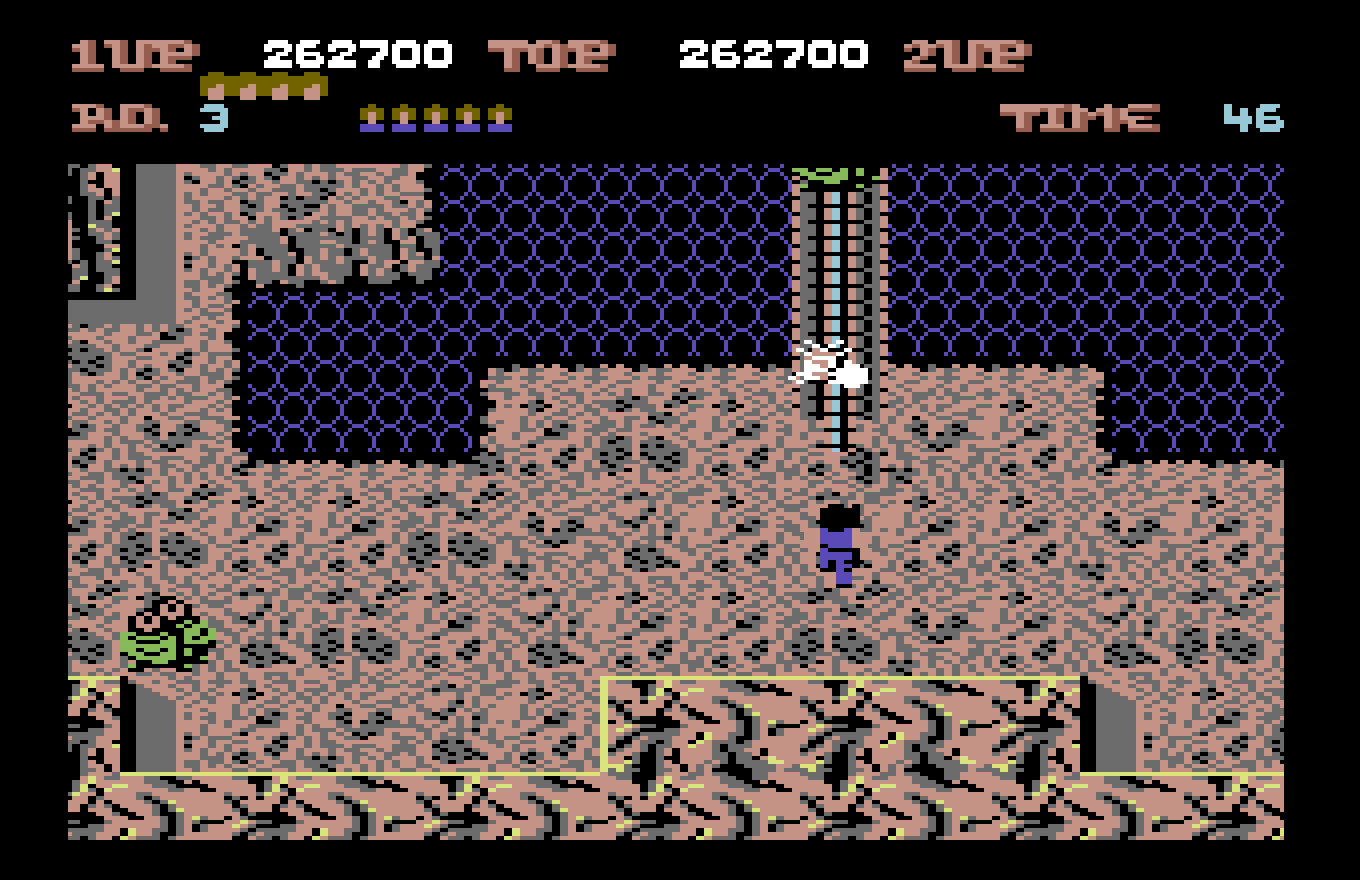Enable the first grenade icon in the row
Viewport: 1360px width, 880px height.
(x=218, y=85)
